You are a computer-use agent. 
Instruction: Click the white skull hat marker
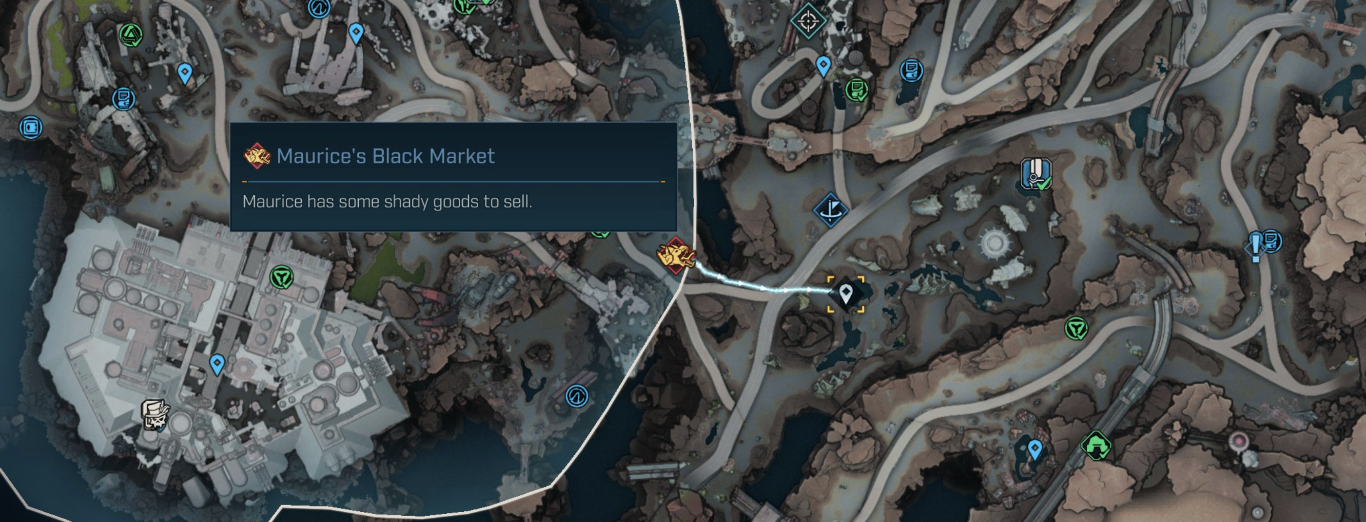point(153,413)
